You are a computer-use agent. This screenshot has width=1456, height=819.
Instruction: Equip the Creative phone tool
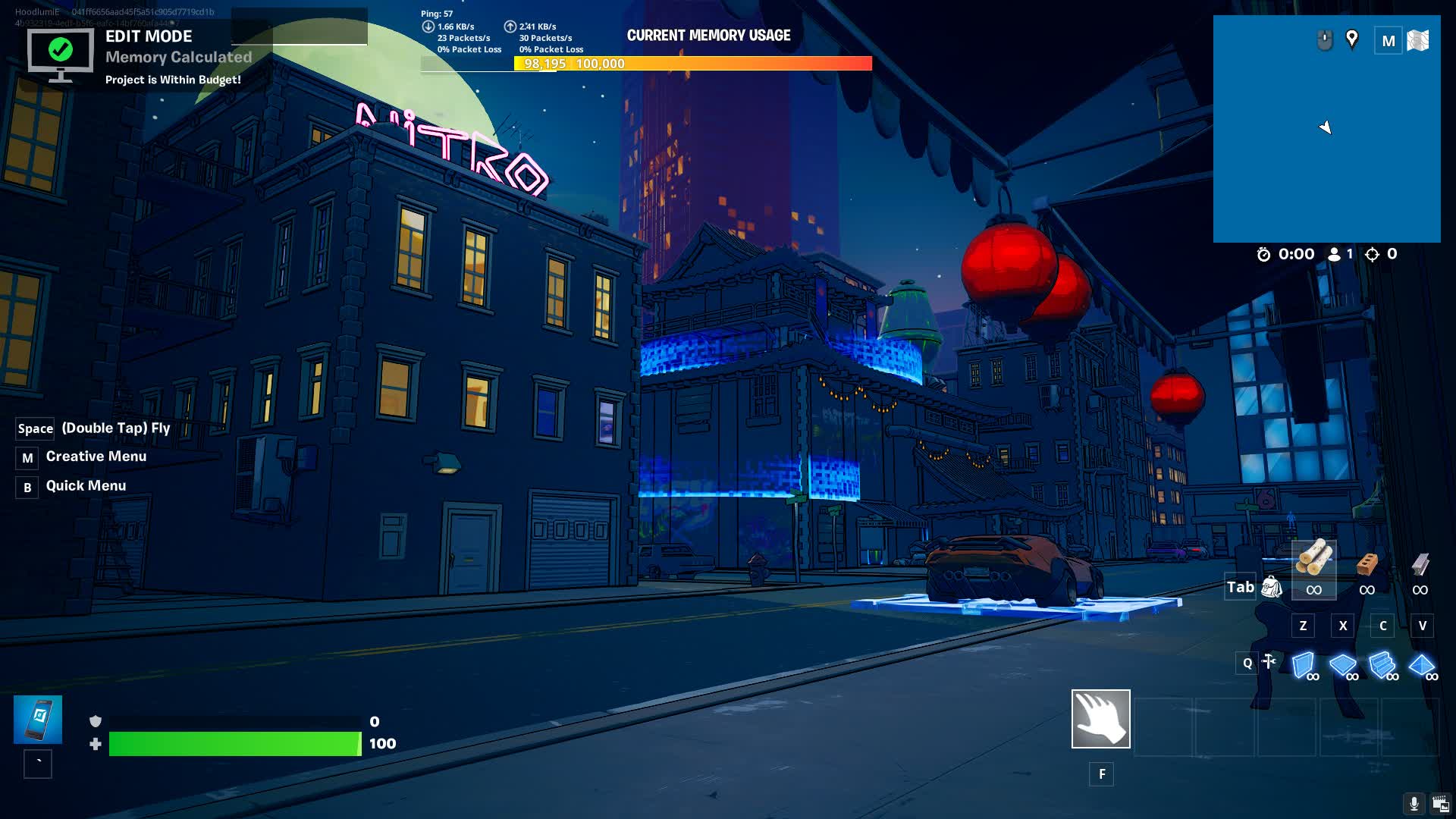(38, 719)
